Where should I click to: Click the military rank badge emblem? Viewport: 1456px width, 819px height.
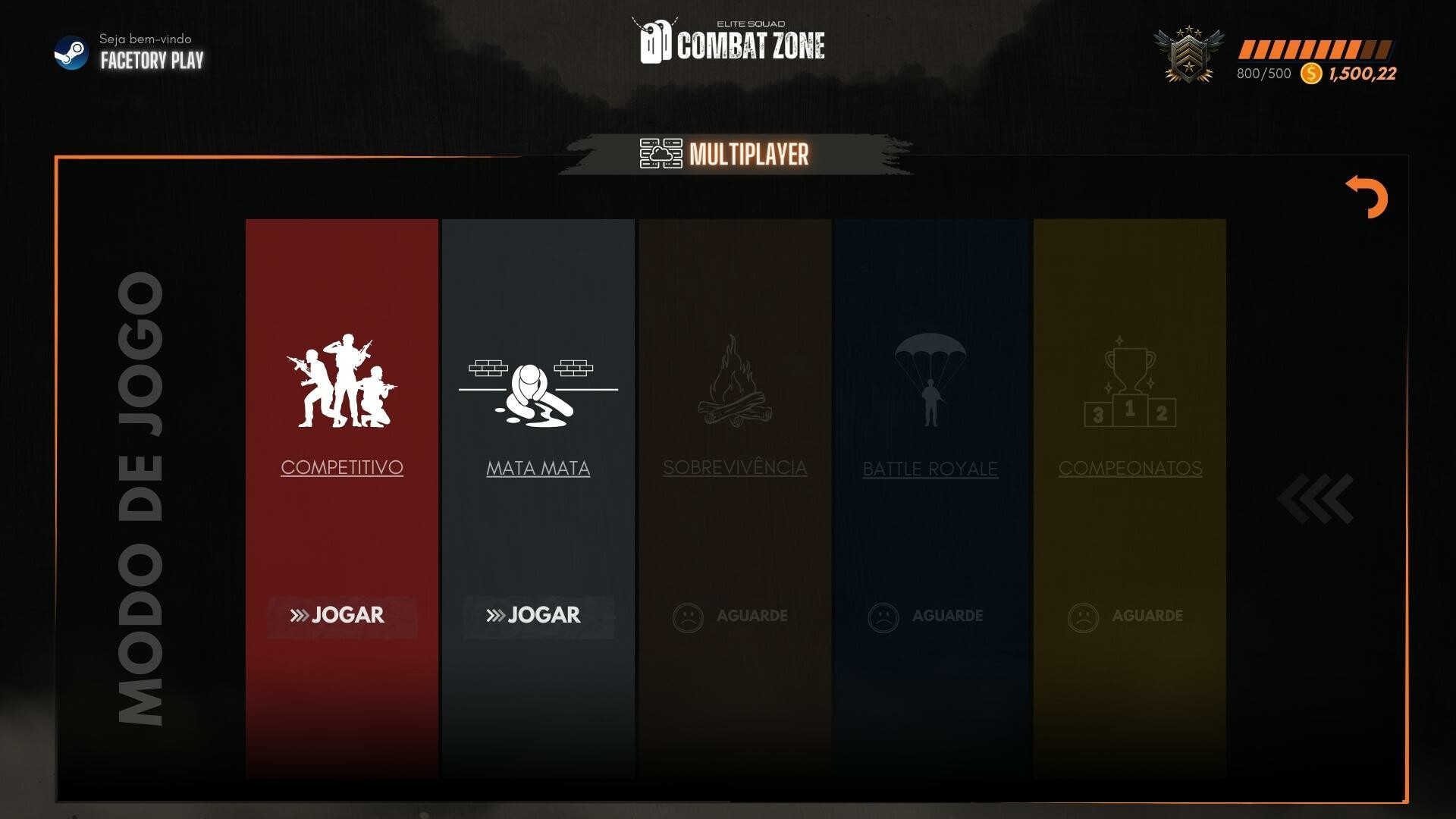pyautogui.click(x=1189, y=55)
